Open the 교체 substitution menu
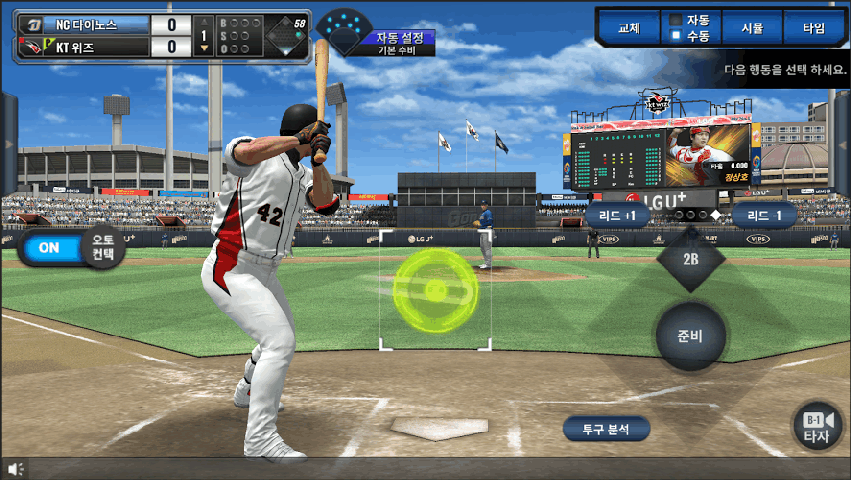This screenshot has height=480, width=851. (629, 28)
